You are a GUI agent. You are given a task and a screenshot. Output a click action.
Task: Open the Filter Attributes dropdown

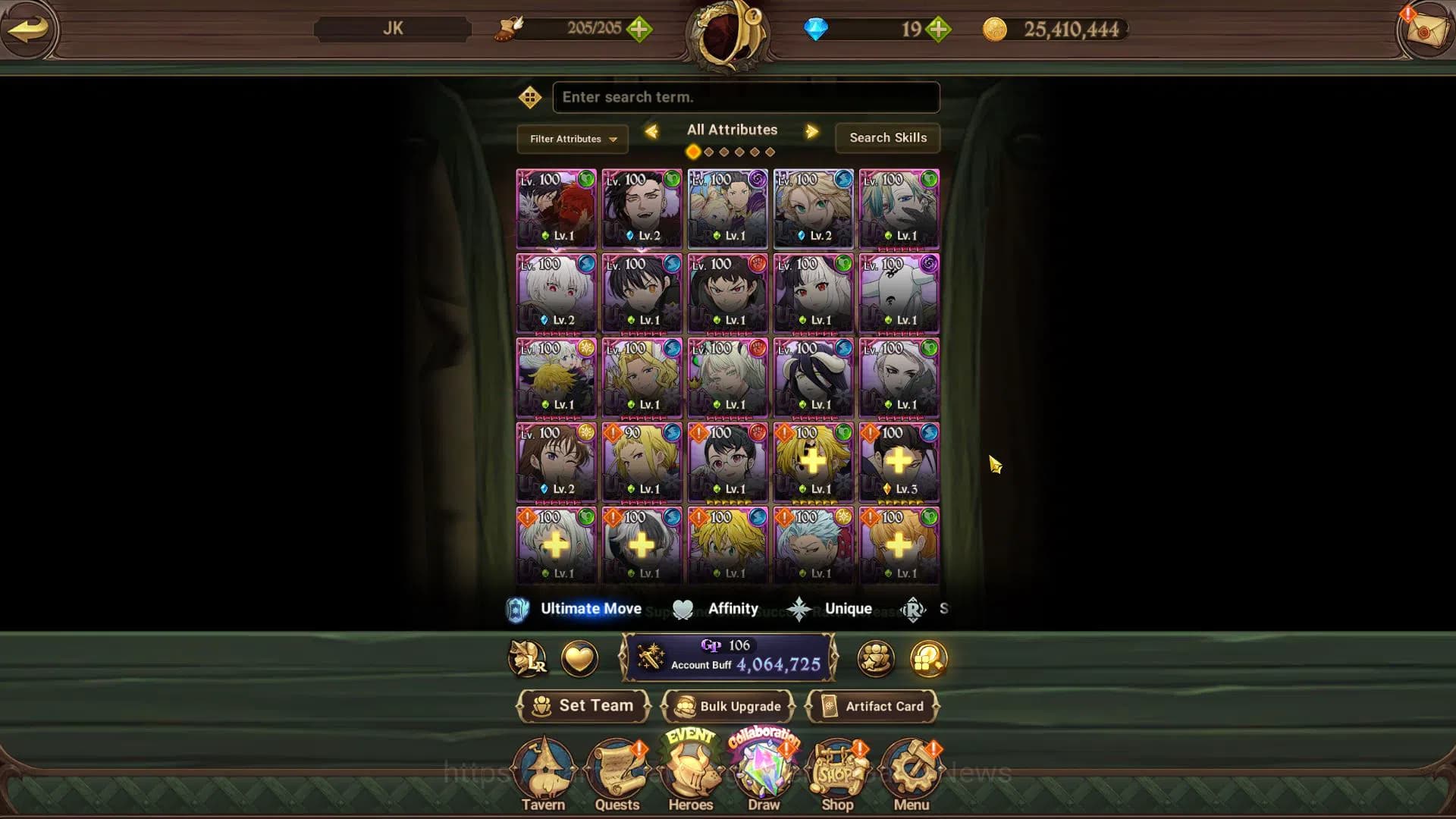pyautogui.click(x=573, y=139)
